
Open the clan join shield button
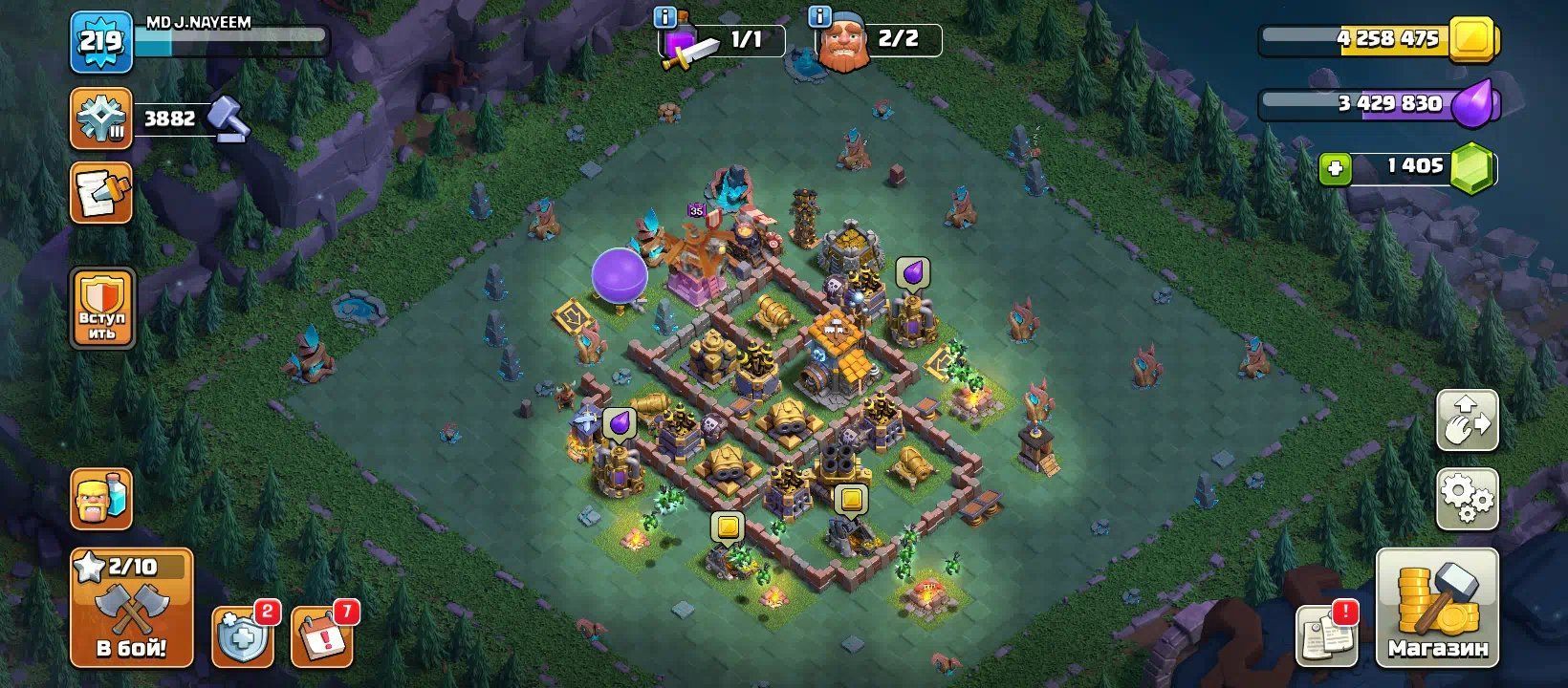pyautogui.click(x=101, y=309)
